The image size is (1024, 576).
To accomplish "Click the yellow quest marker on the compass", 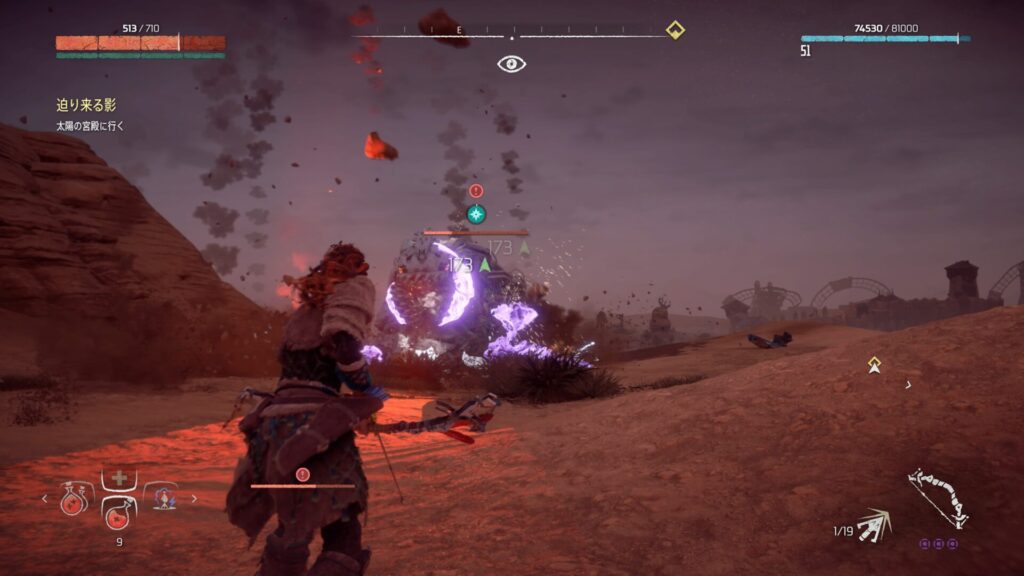I will tap(675, 30).
